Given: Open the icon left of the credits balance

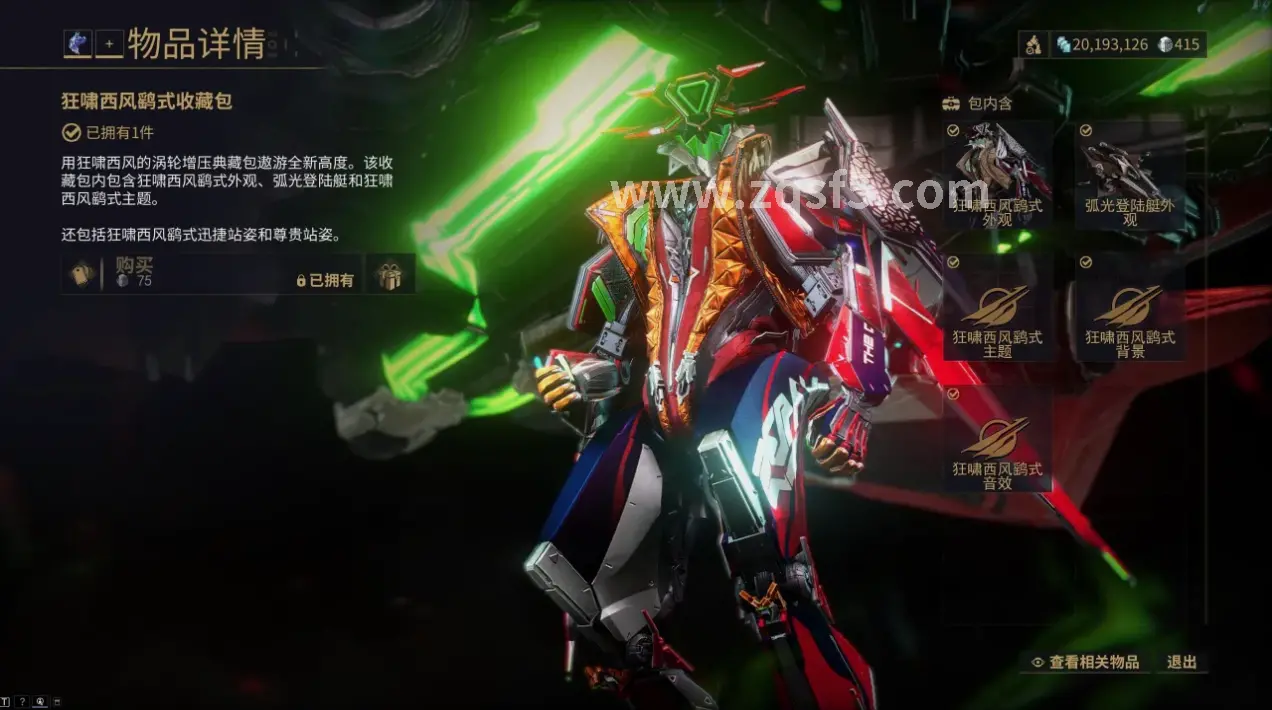Looking at the screenshot, I should tap(1033, 45).
